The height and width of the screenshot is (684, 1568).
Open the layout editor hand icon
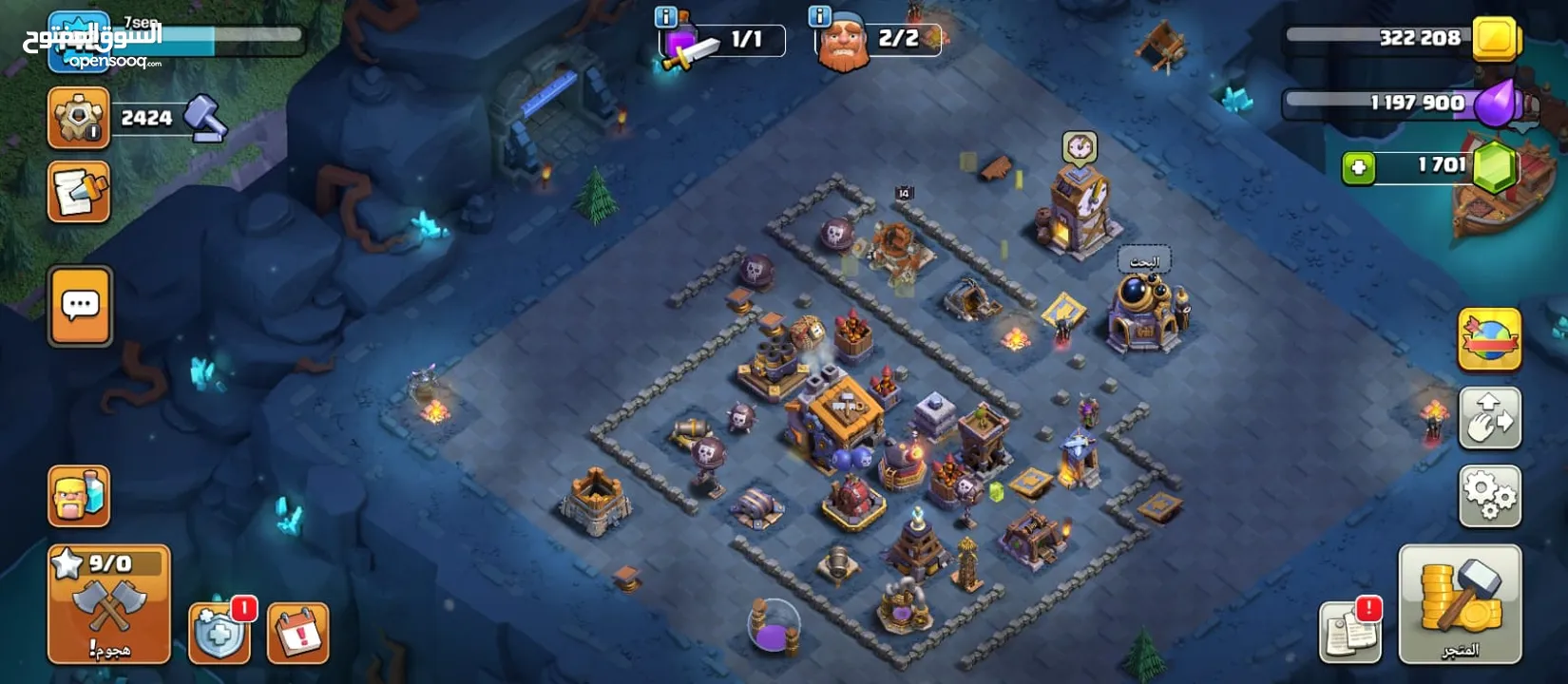pos(1489,418)
